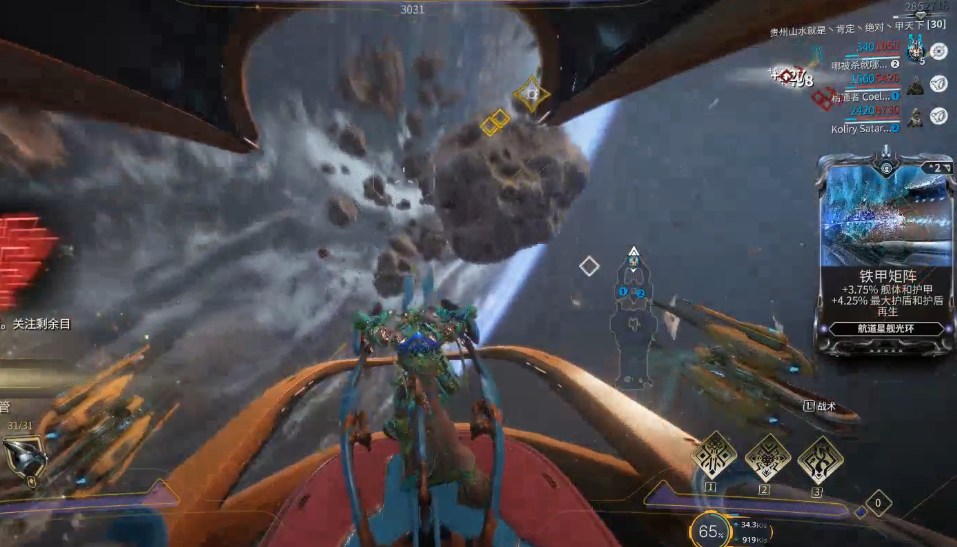Select the ordnance missile weapon icon
The width and height of the screenshot is (957, 547).
(24, 458)
